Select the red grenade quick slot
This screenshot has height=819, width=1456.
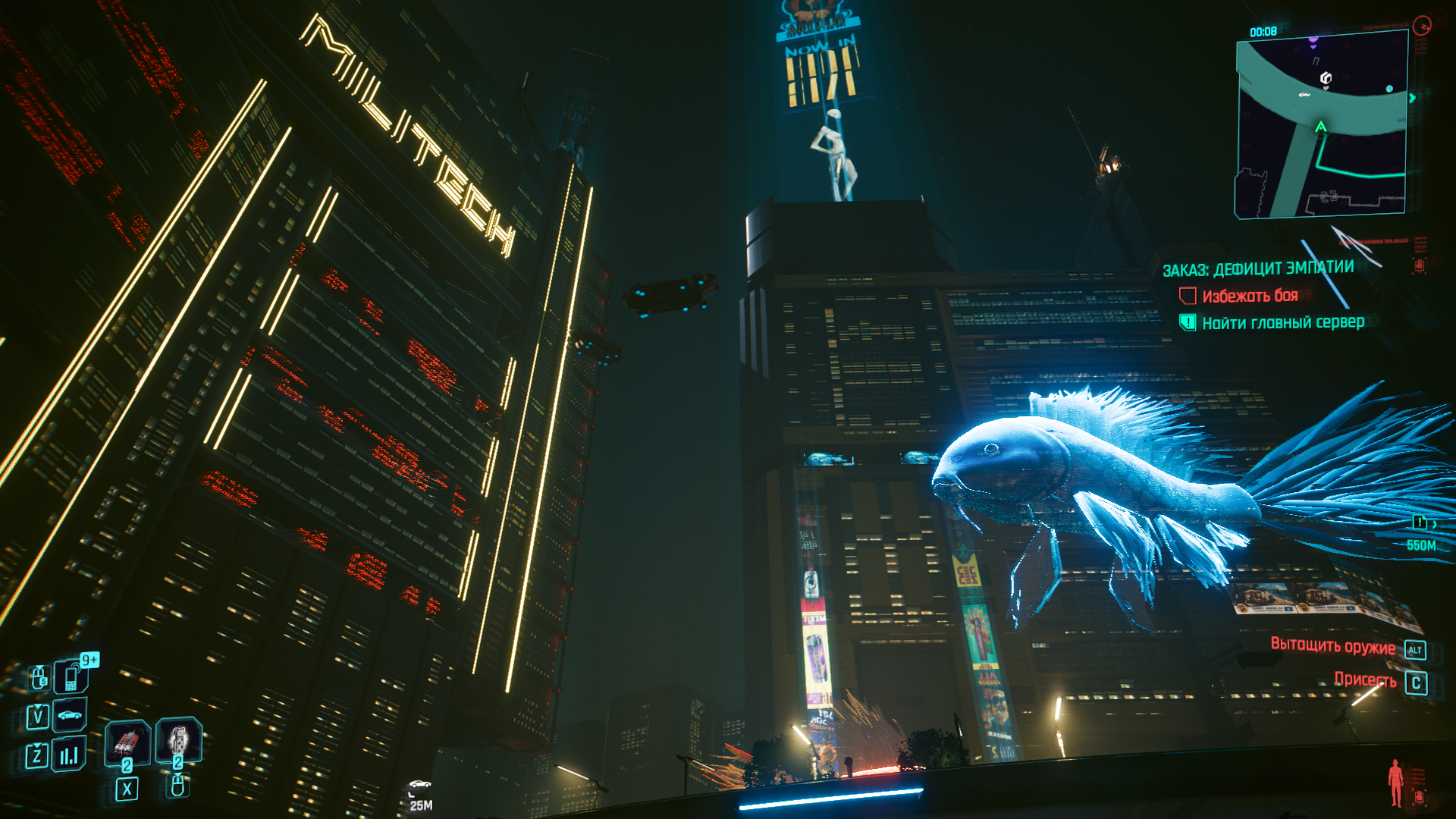tap(127, 742)
